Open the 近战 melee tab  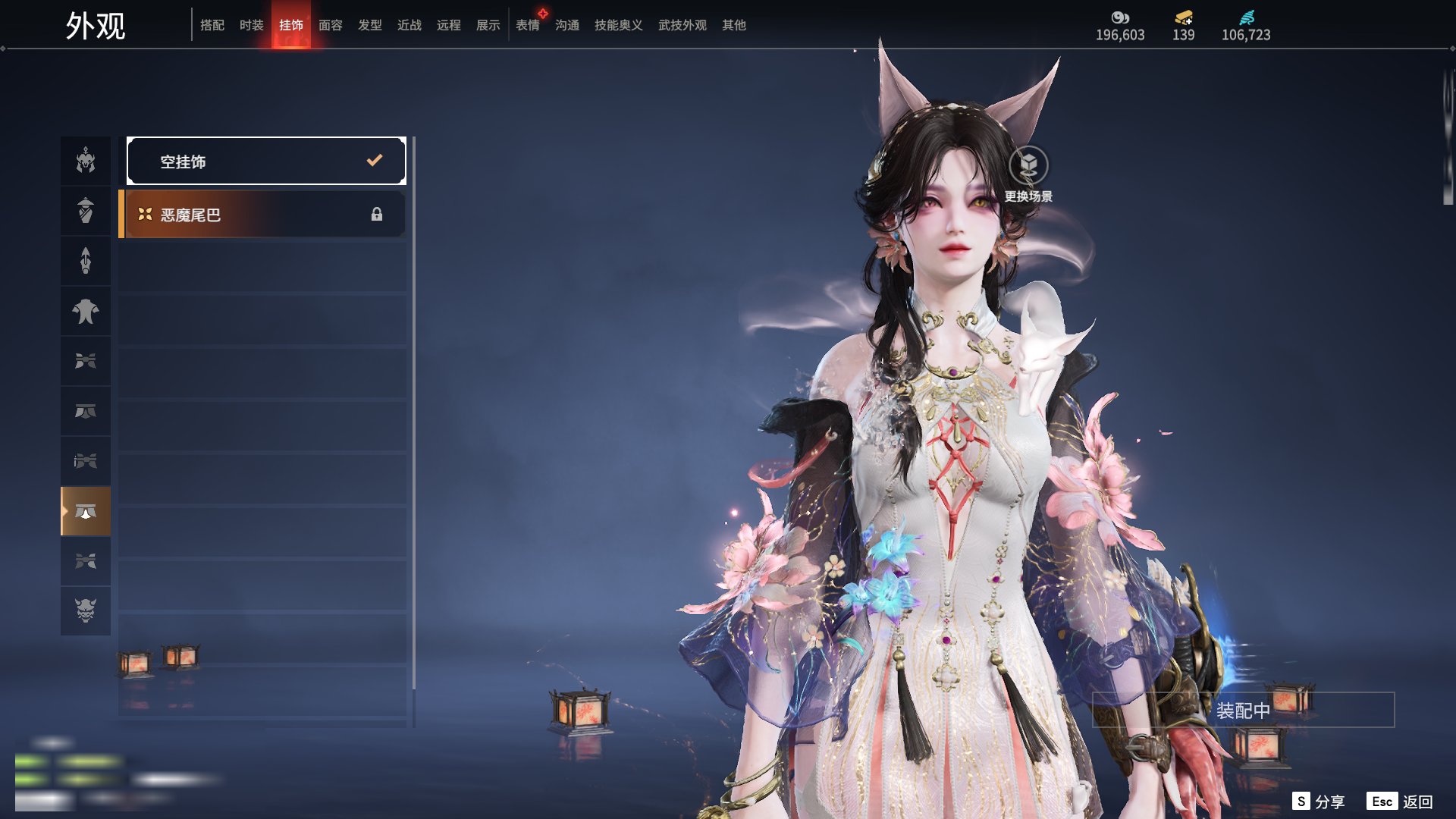click(409, 25)
